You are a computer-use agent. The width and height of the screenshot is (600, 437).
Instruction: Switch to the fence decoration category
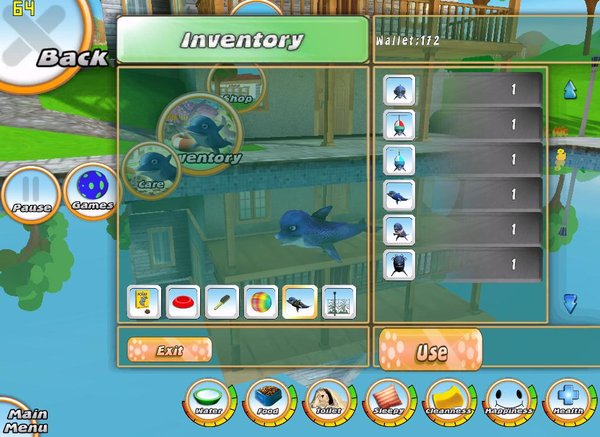pos(339,302)
